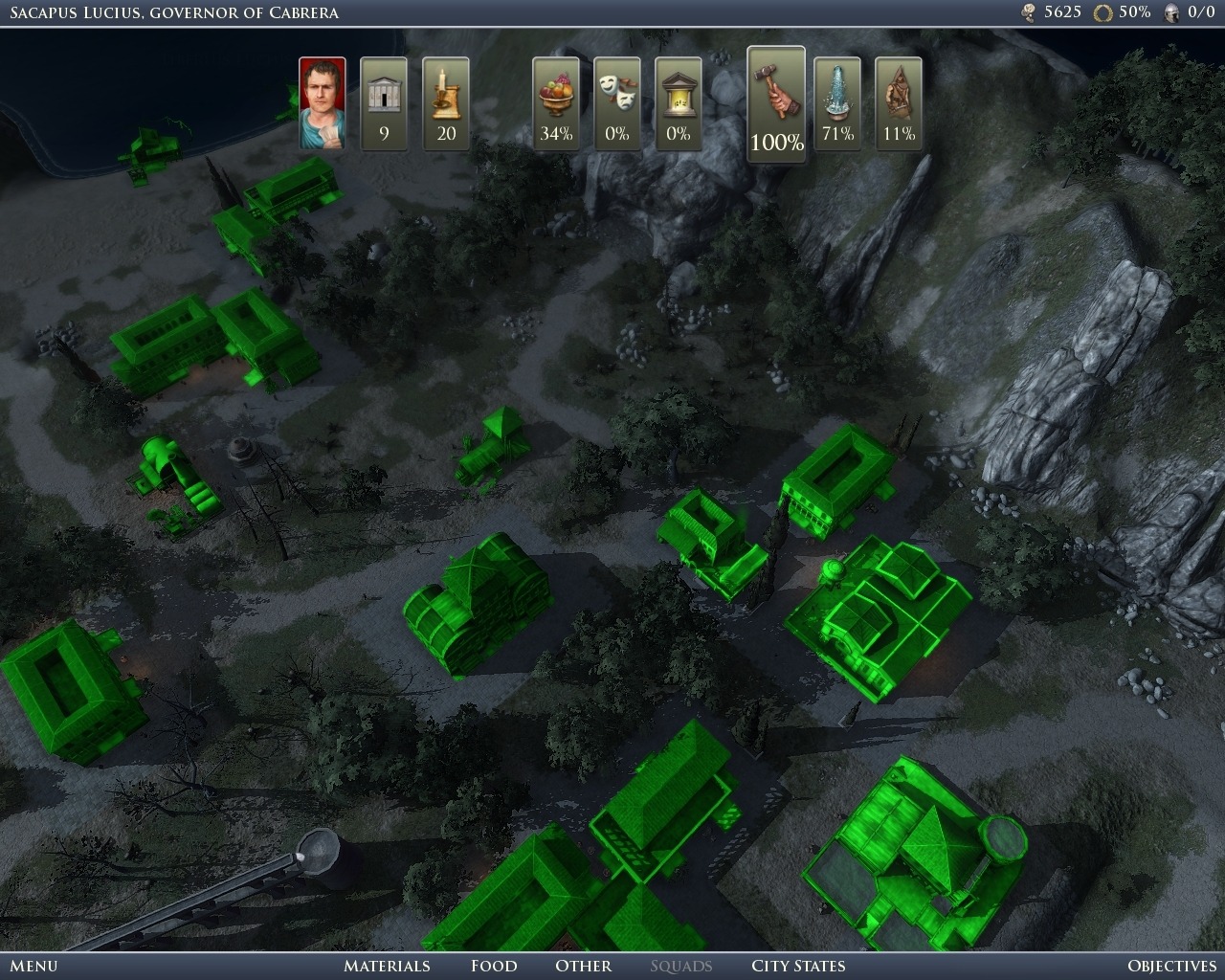
Task: Show the Food overview
Action: click(x=494, y=966)
